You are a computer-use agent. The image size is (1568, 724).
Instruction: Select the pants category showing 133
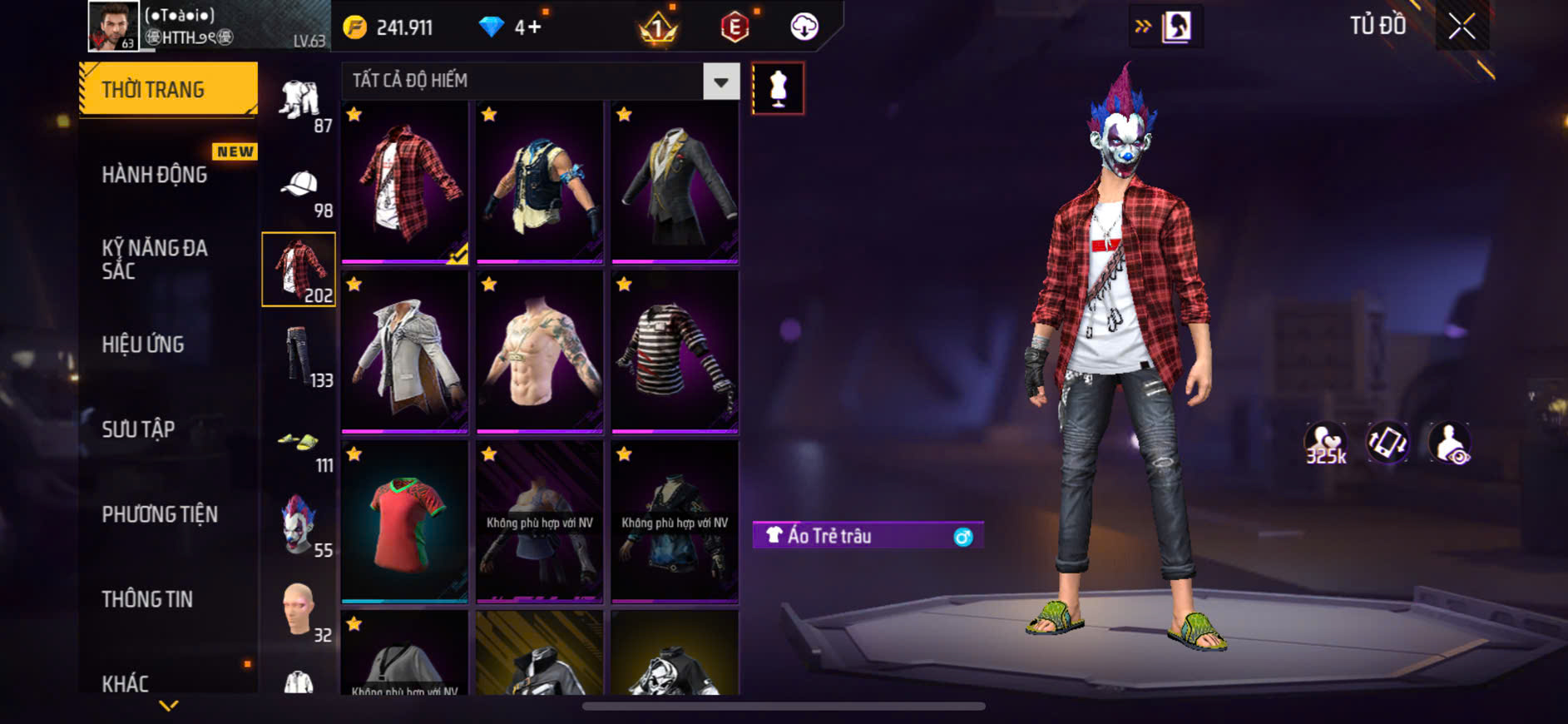(299, 358)
